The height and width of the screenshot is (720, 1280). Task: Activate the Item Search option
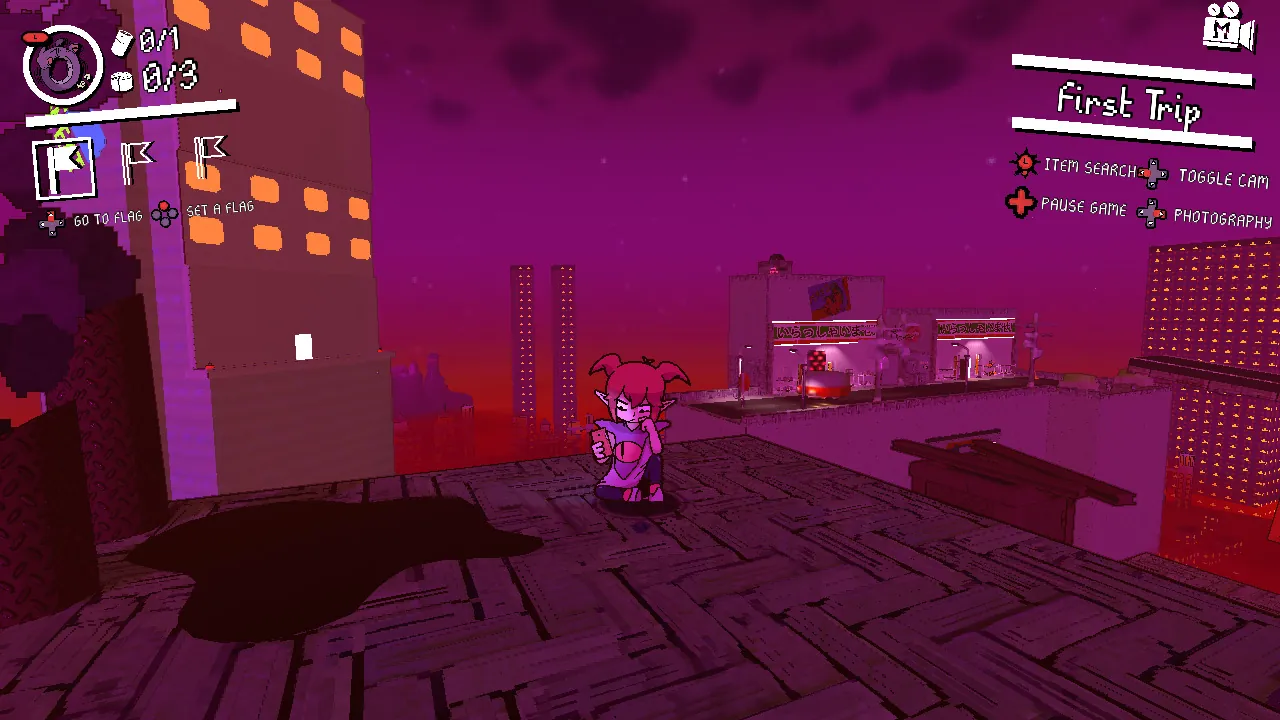click(1089, 167)
